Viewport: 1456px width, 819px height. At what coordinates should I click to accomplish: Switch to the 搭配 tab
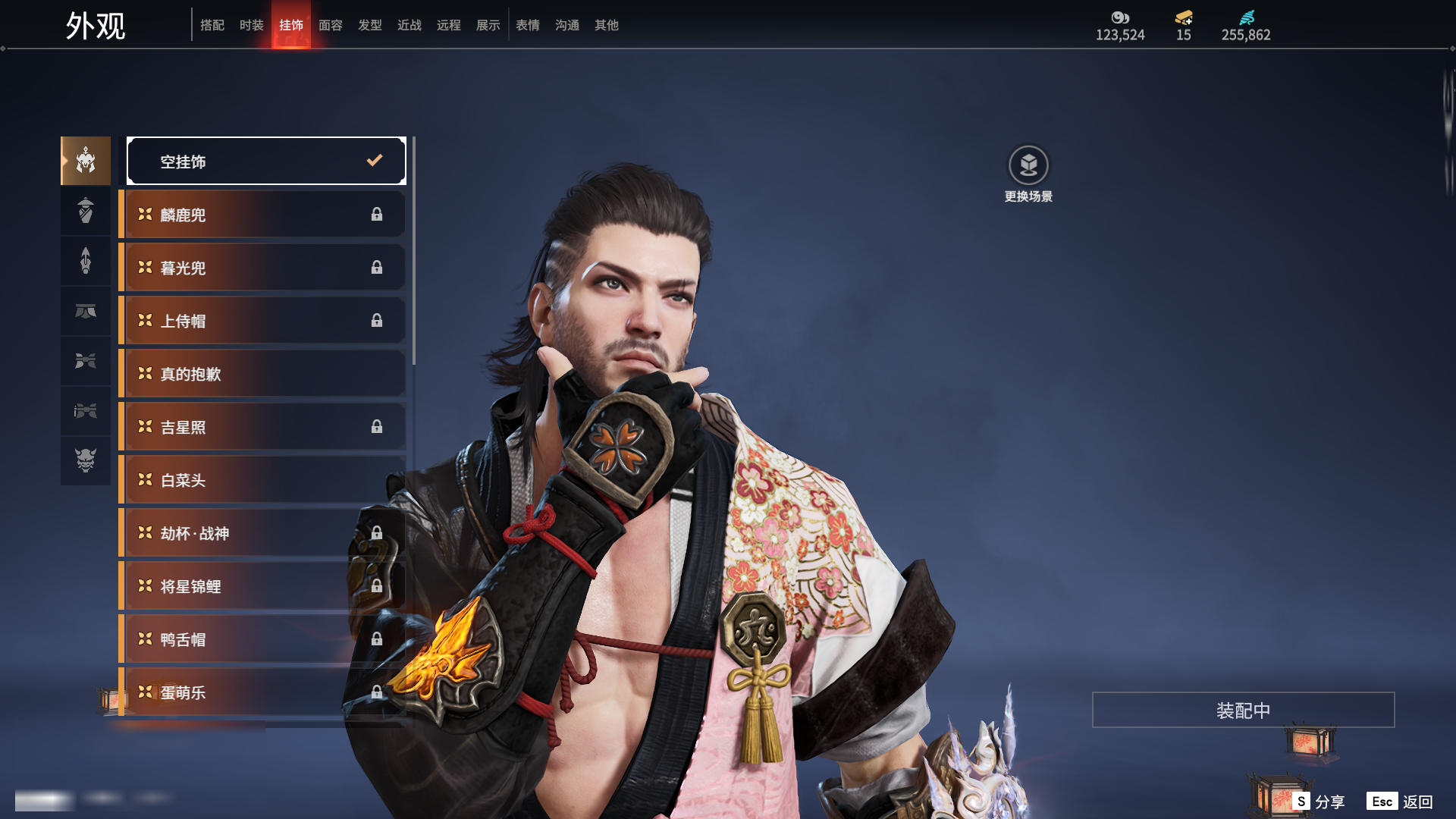212,25
